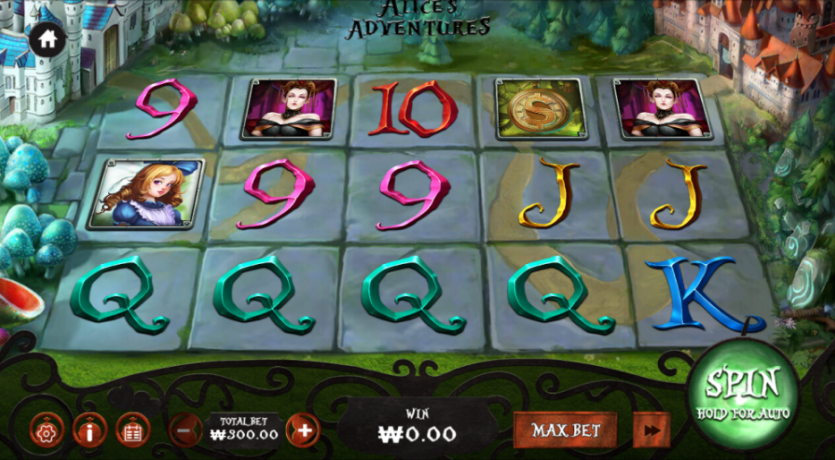Activate the fast-forward turbo button
The width and height of the screenshot is (835, 460).
point(652,431)
